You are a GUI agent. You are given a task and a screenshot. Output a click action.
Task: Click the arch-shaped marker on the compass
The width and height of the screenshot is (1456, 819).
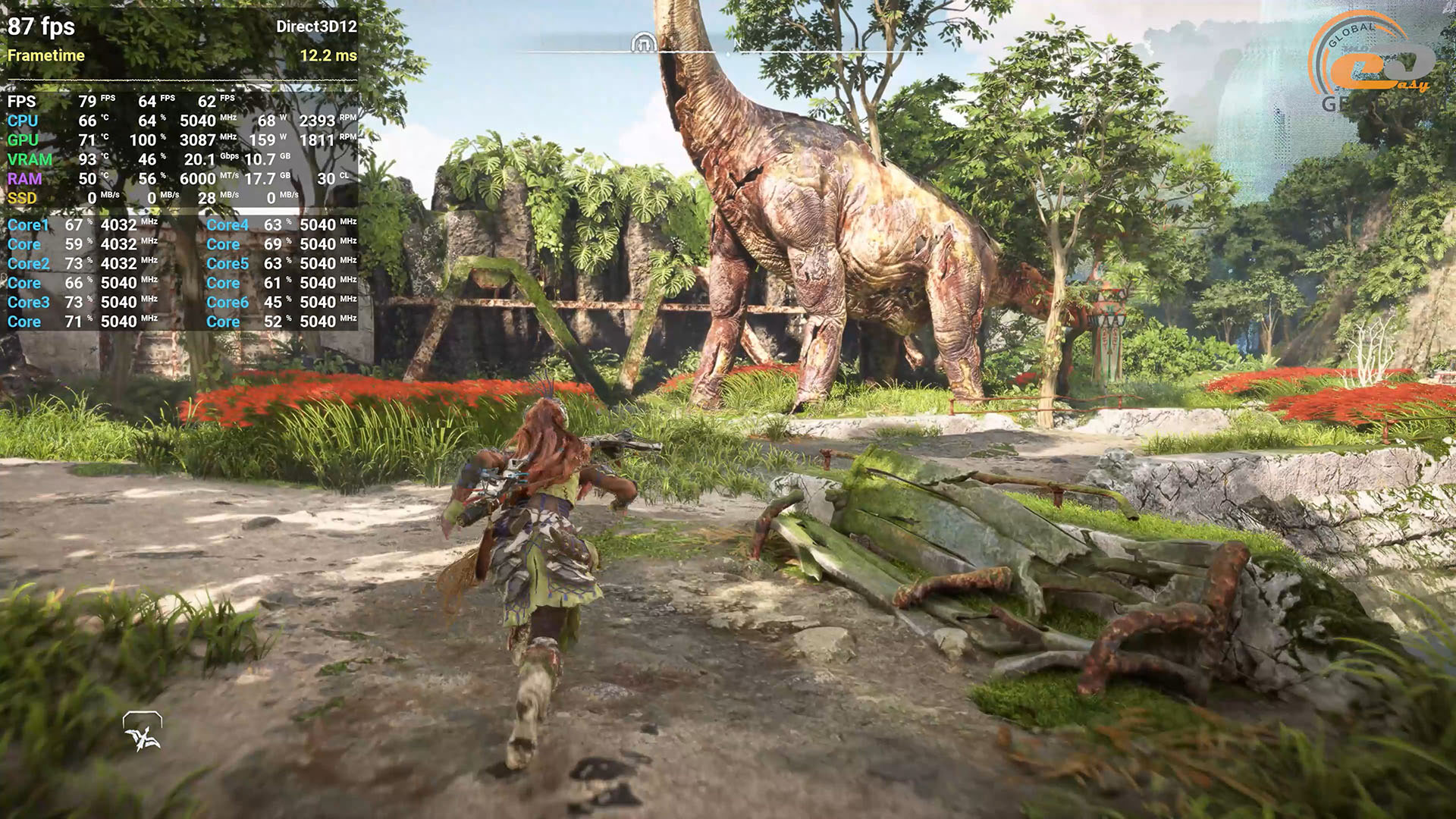643,43
